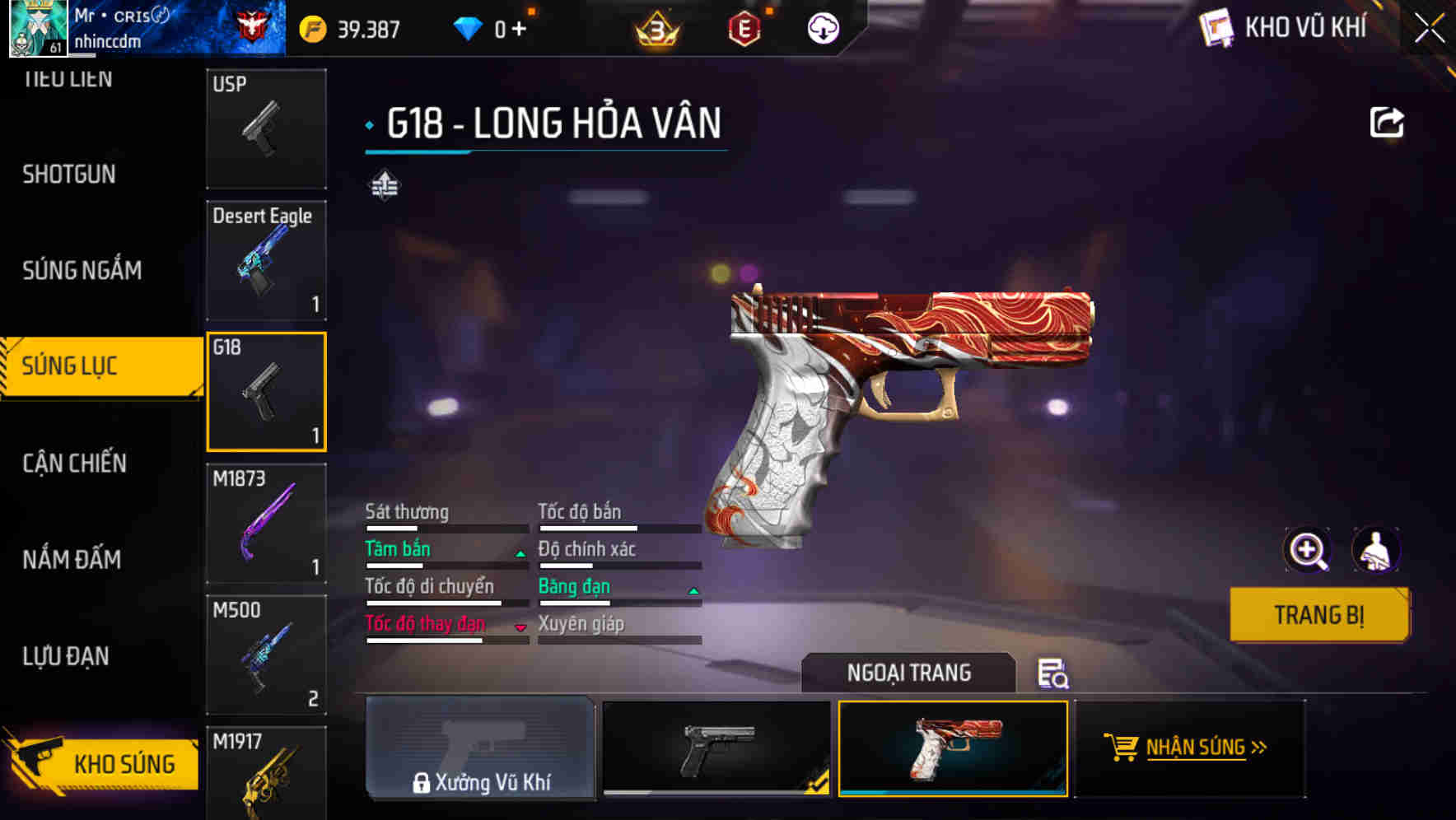Add diamonds with the plus button

[519, 30]
